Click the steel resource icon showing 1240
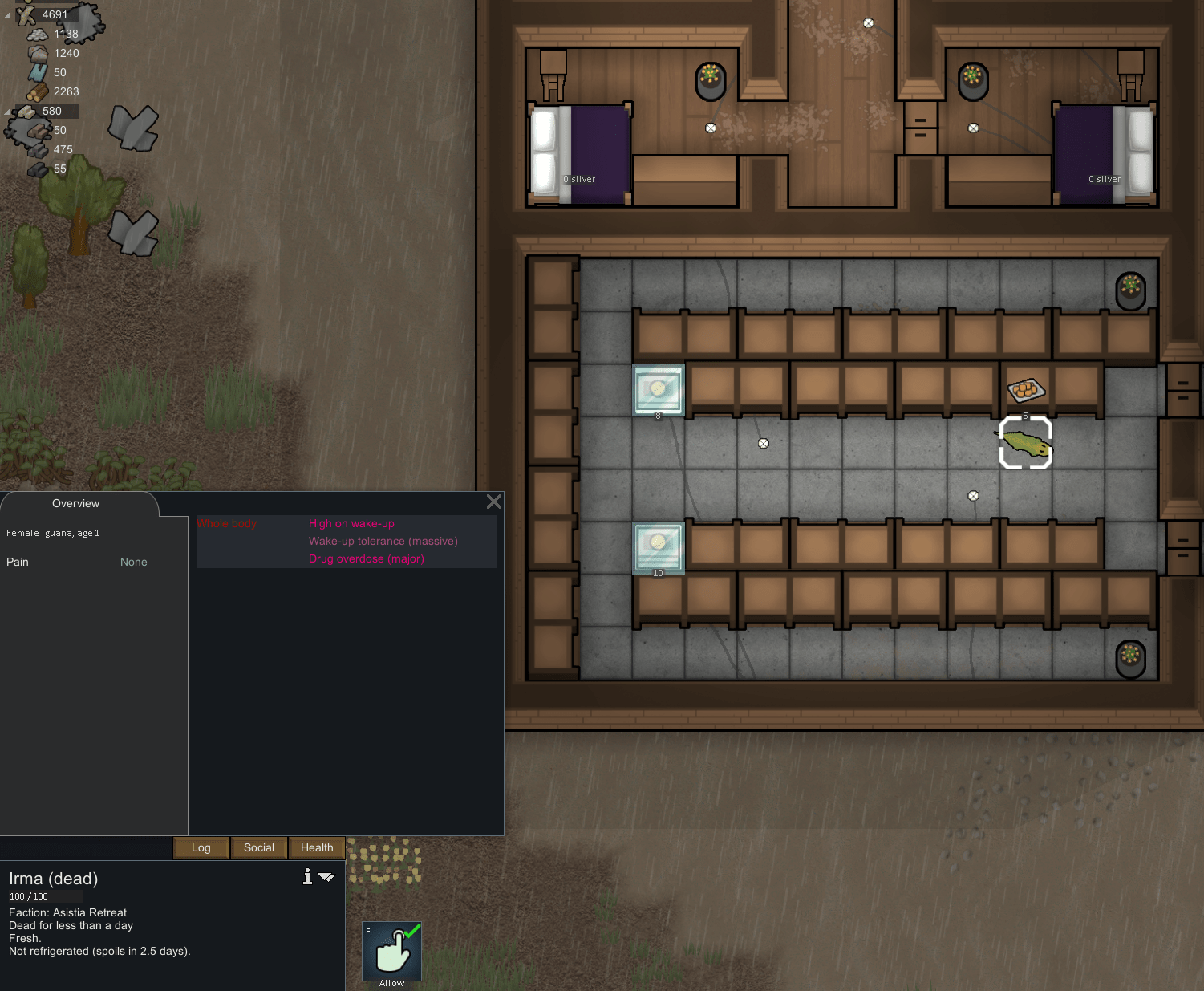Screen dimensions: 1204x991 pos(36,53)
